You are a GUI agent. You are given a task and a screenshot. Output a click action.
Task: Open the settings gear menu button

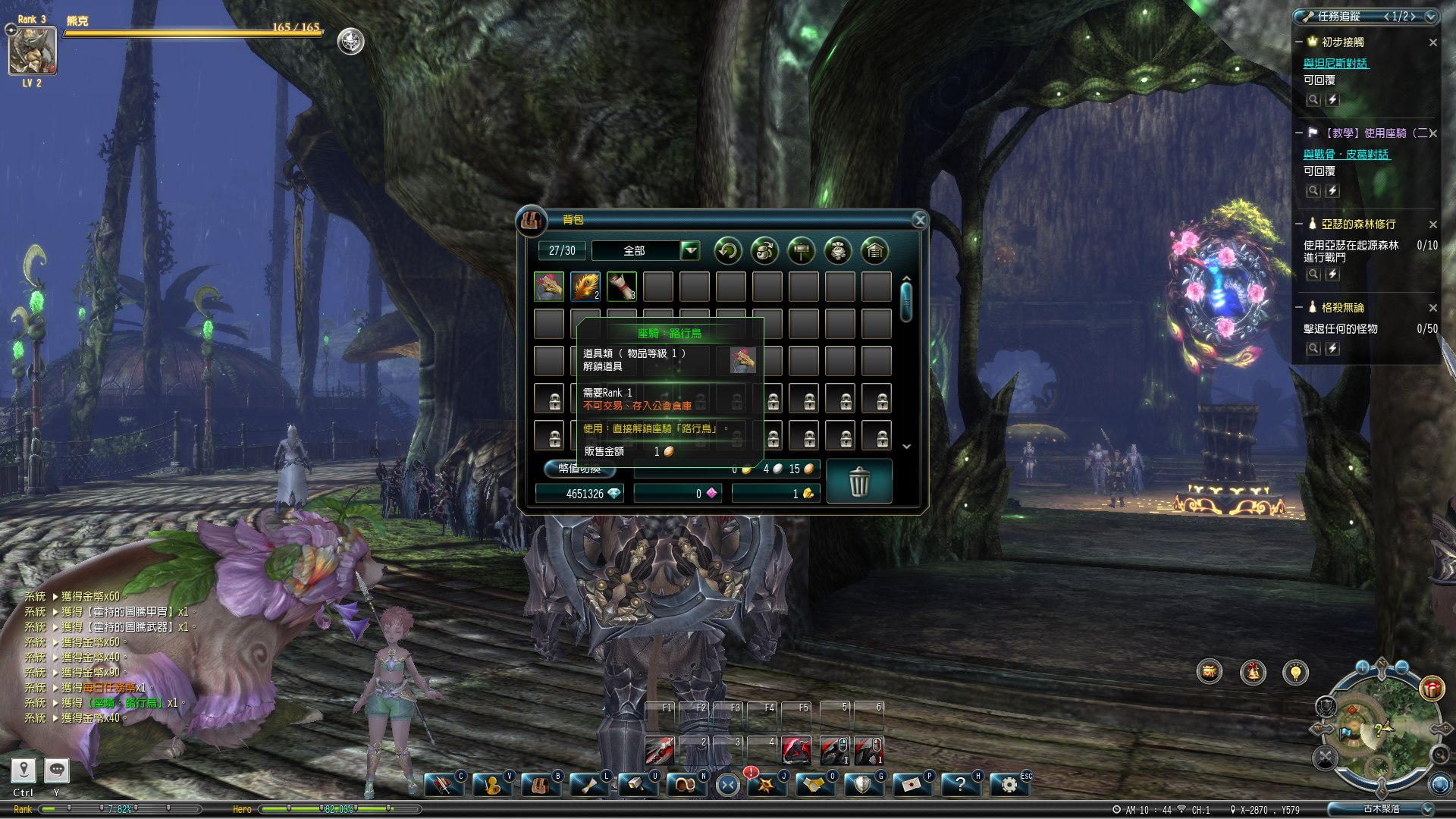coord(1009,785)
